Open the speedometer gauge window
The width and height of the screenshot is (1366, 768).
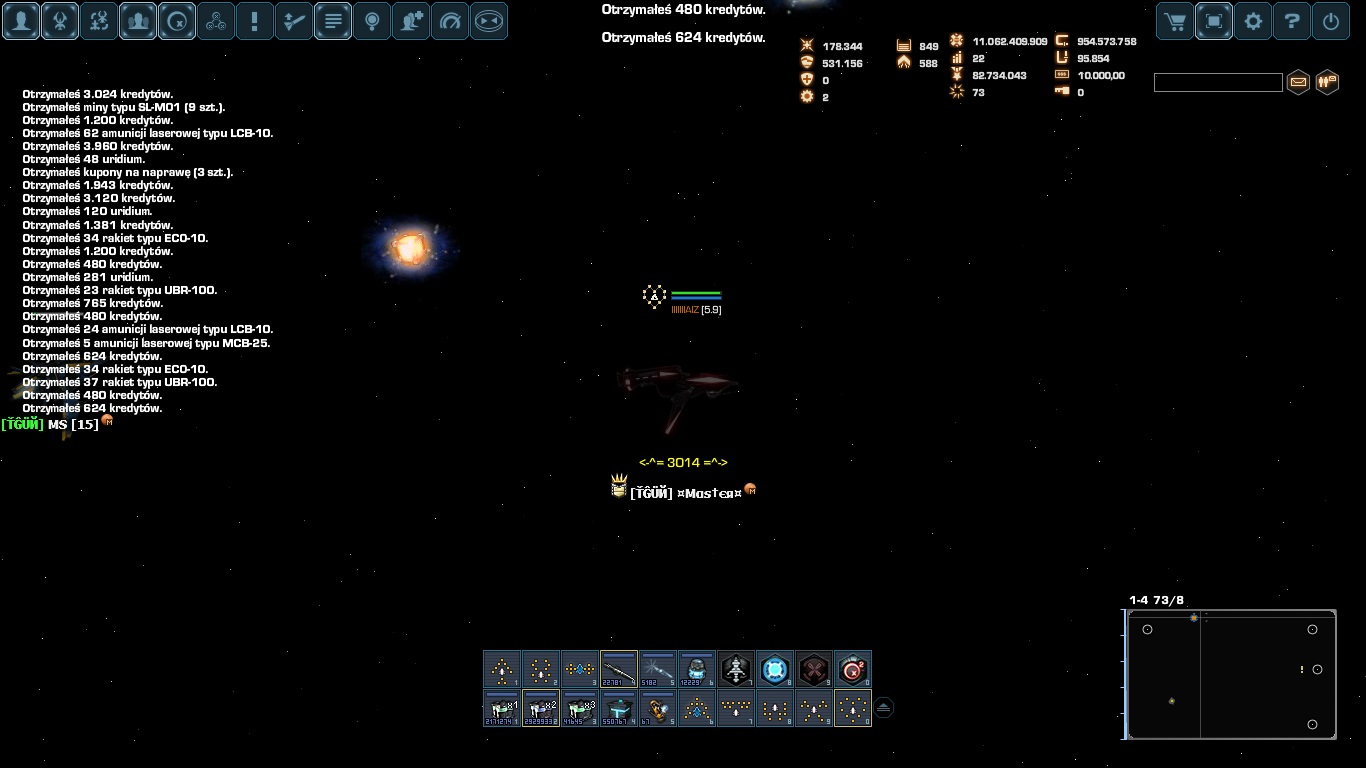(450, 21)
